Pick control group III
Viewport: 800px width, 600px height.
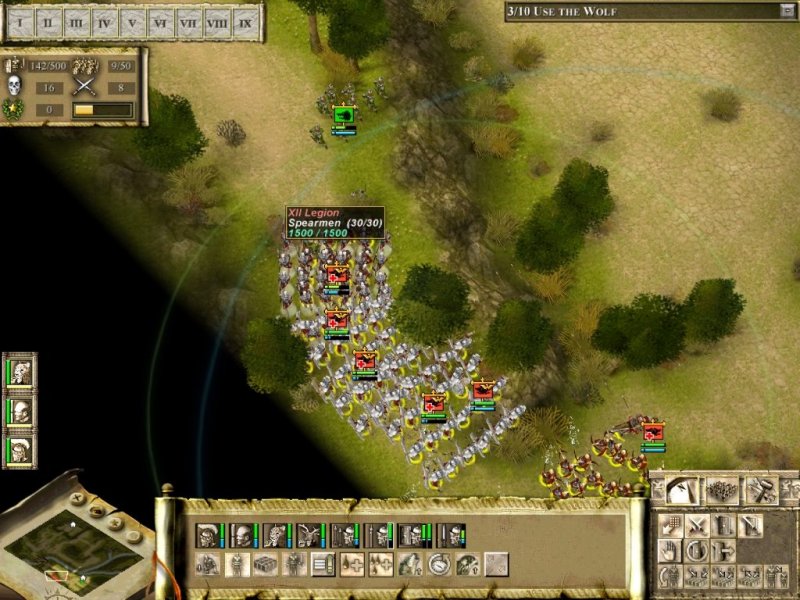click(x=78, y=22)
